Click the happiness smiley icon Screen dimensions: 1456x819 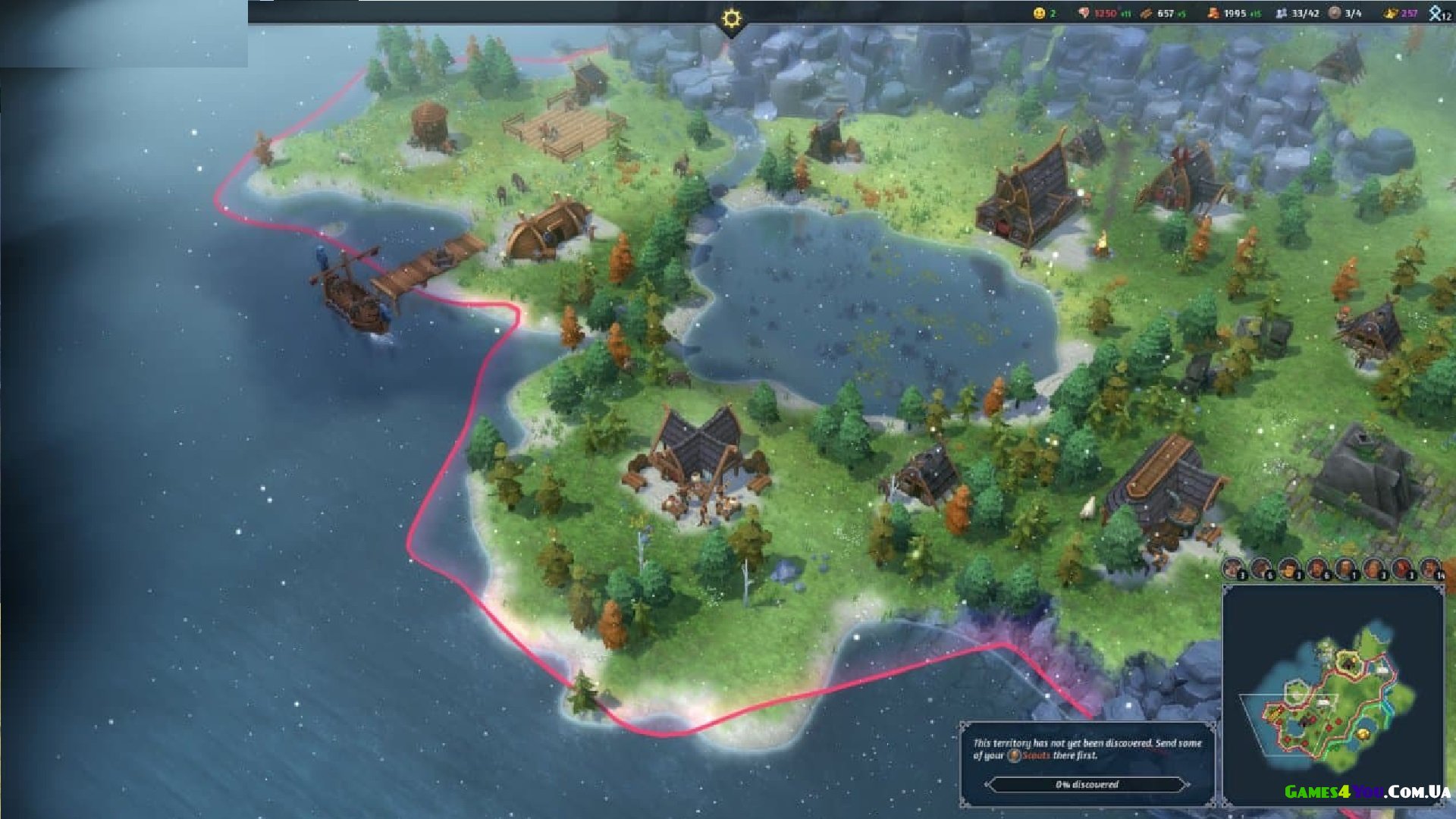click(1040, 13)
